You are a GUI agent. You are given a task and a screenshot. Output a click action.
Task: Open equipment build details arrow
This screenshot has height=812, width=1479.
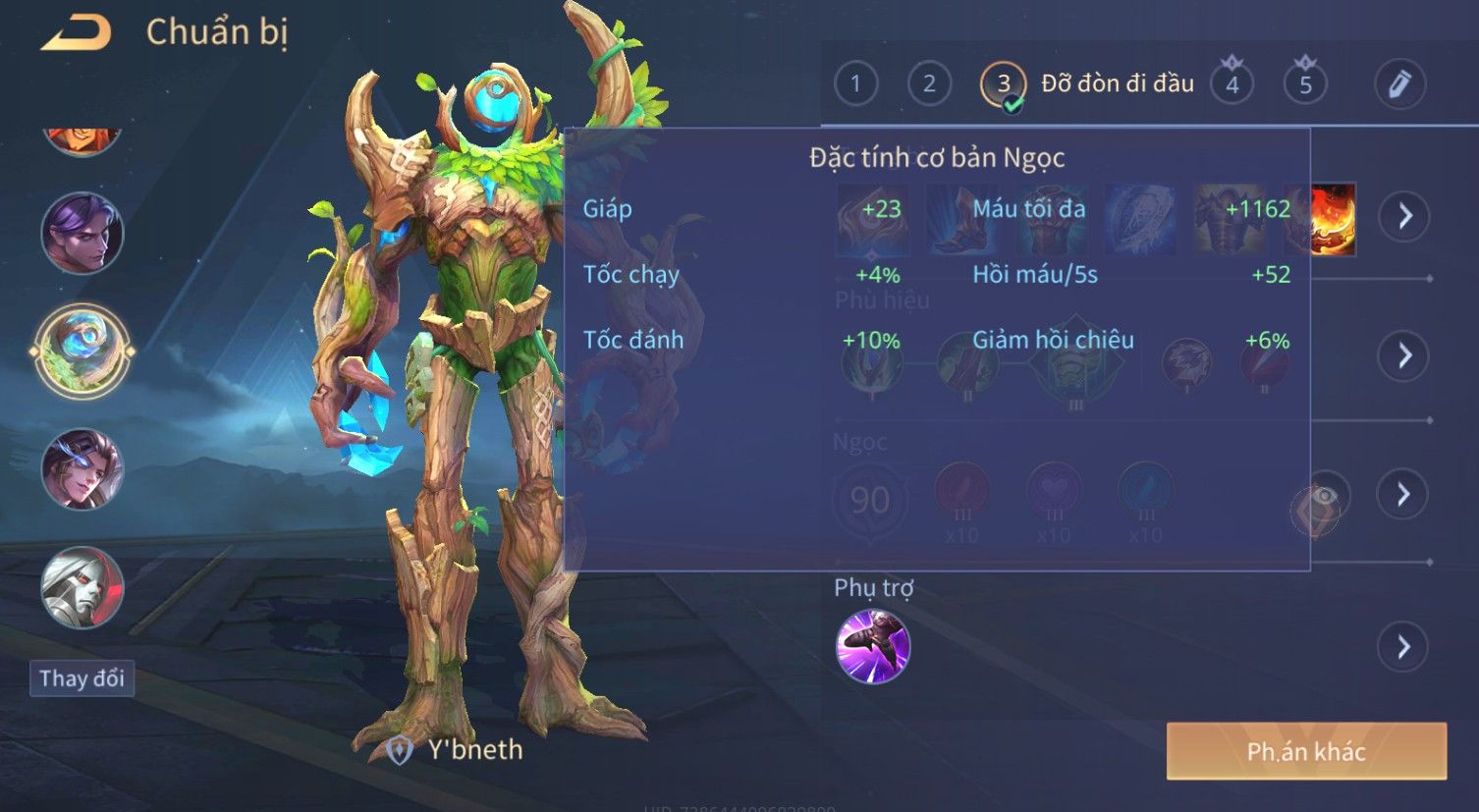tap(1404, 216)
